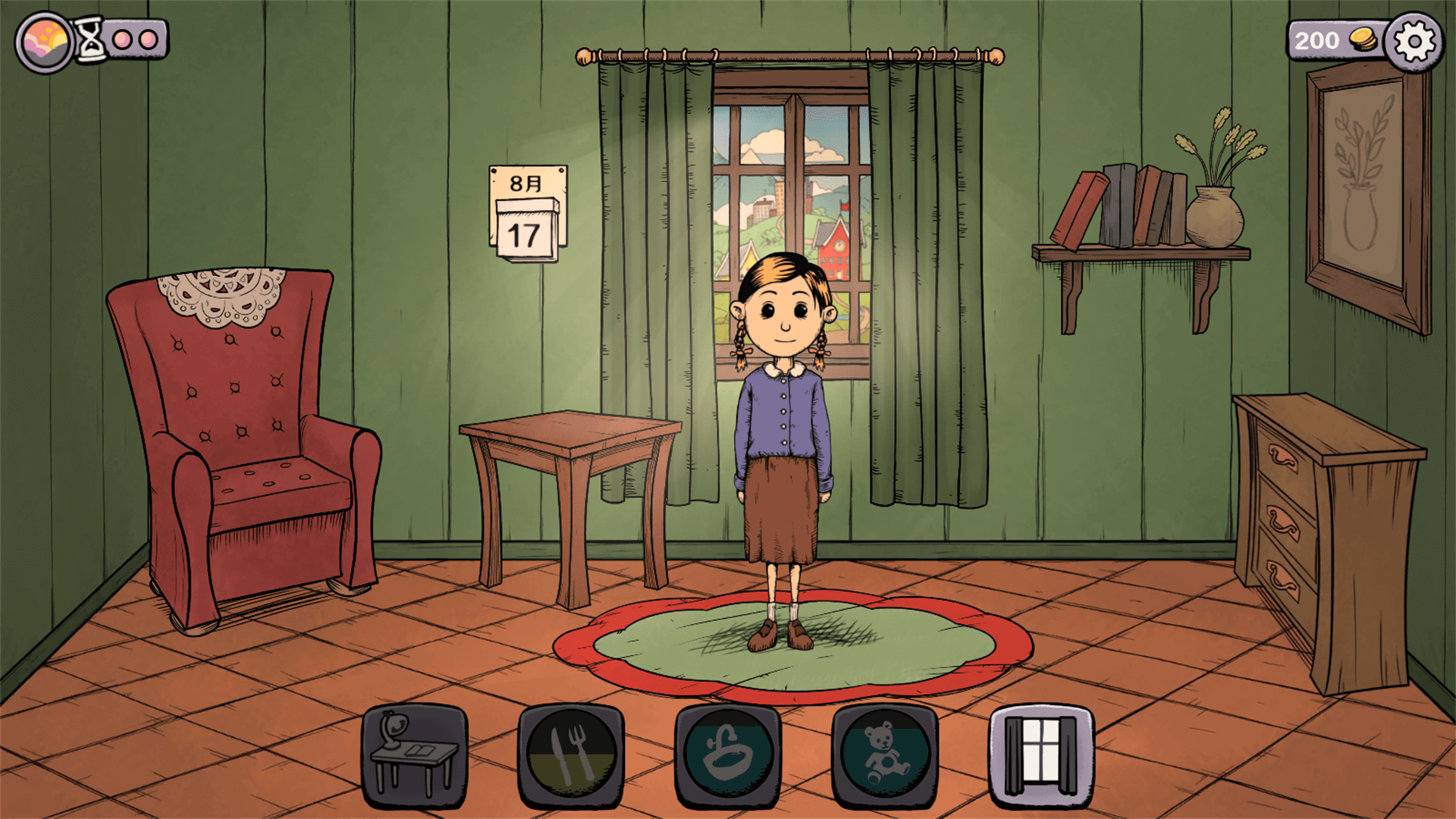Open the settings gear menu
The height and width of the screenshot is (819, 1456).
1414,42
